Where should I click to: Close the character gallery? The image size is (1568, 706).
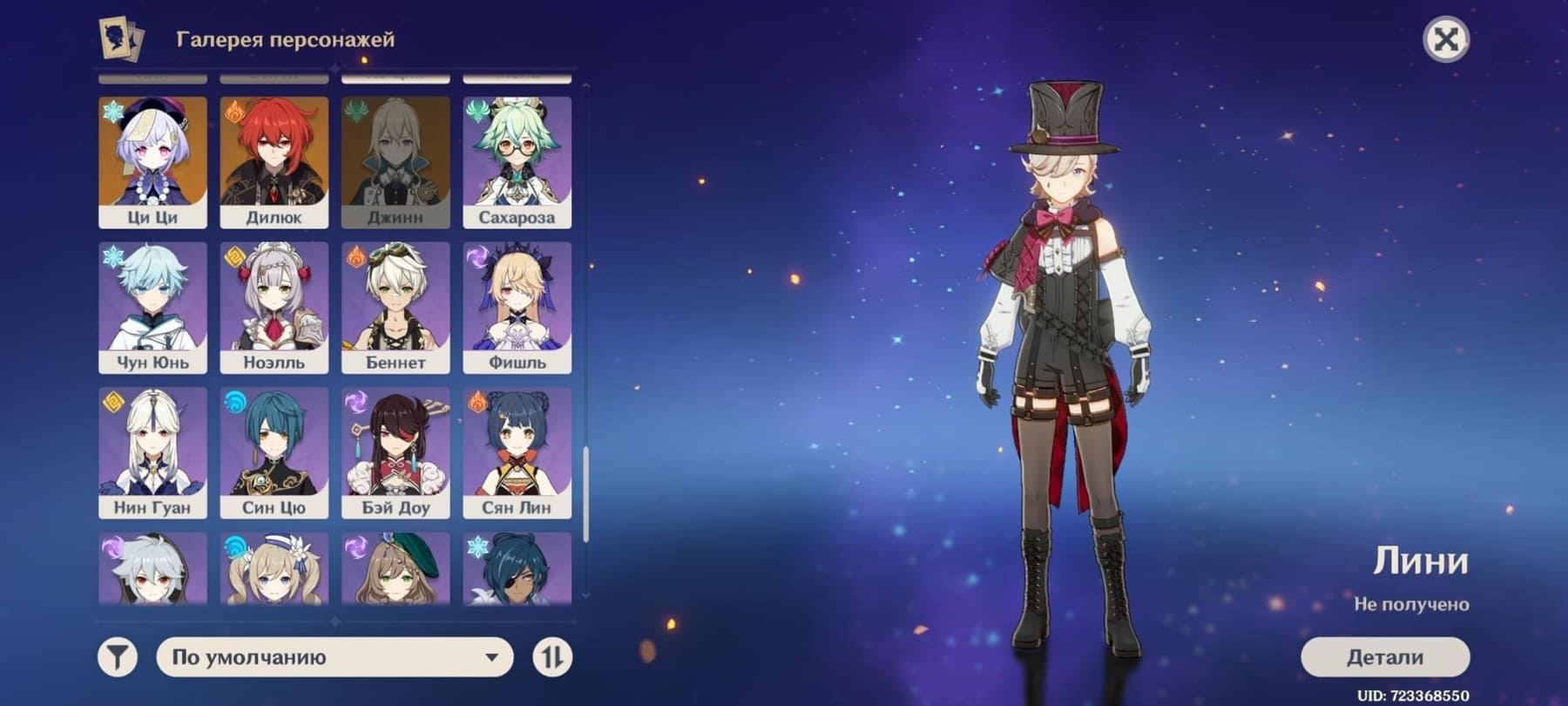pos(1445,39)
